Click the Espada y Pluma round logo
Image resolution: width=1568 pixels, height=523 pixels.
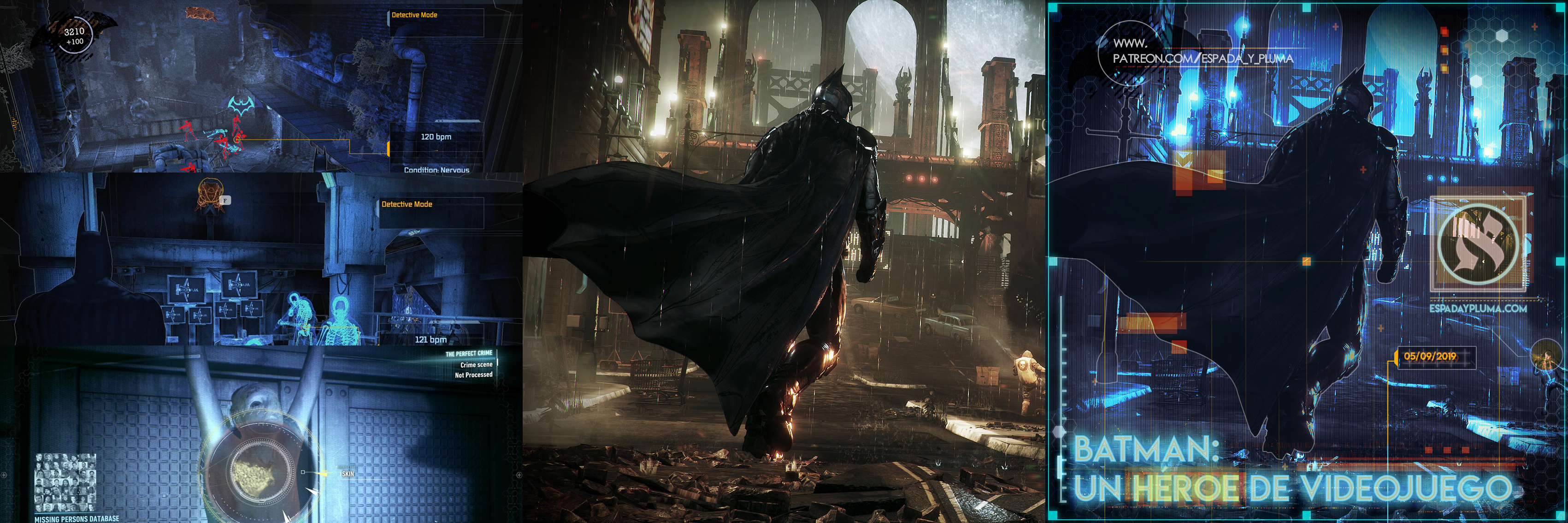[x=1477, y=243]
